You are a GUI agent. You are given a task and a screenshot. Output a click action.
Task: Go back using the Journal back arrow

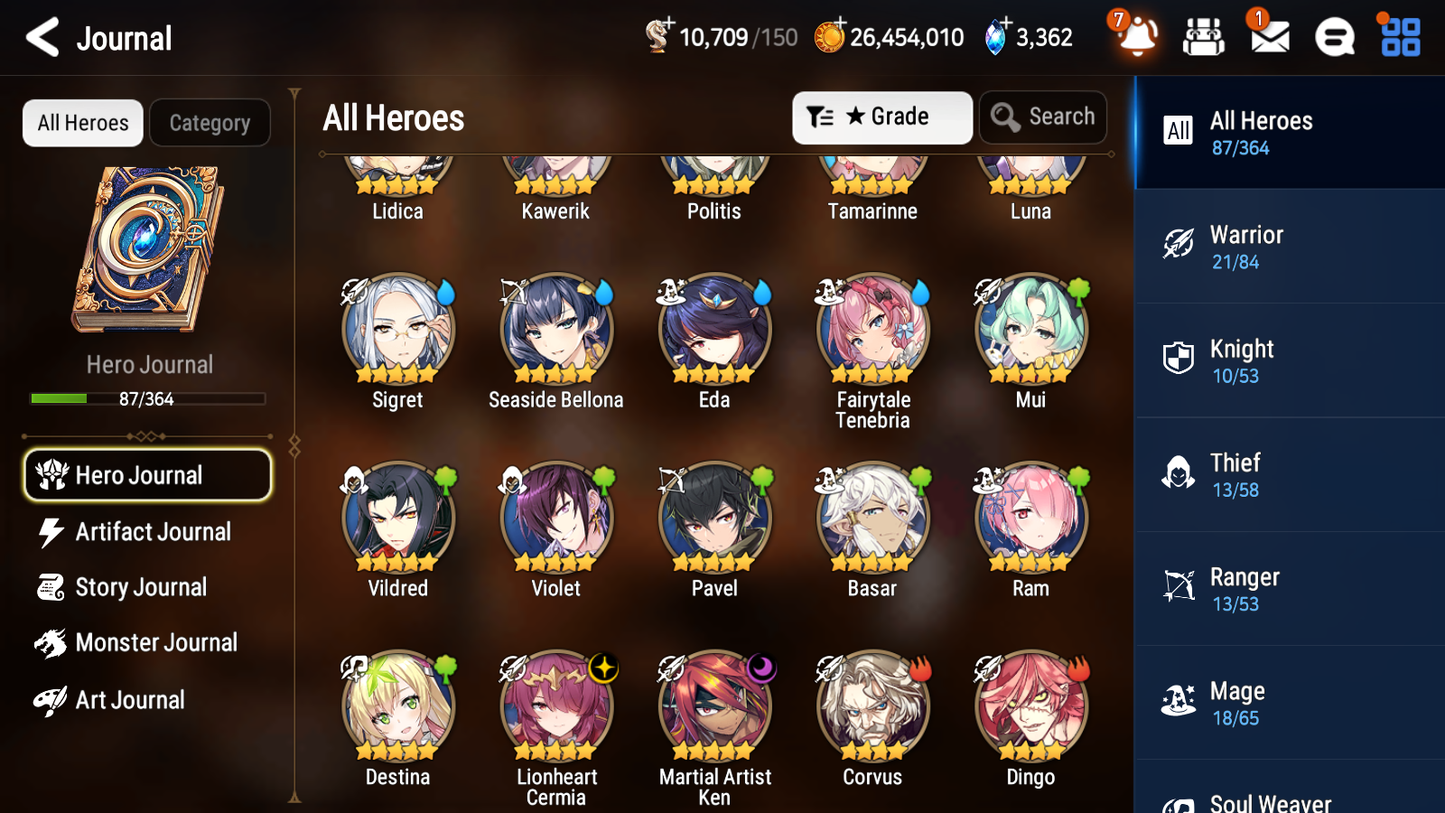pyautogui.click(x=42, y=36)
